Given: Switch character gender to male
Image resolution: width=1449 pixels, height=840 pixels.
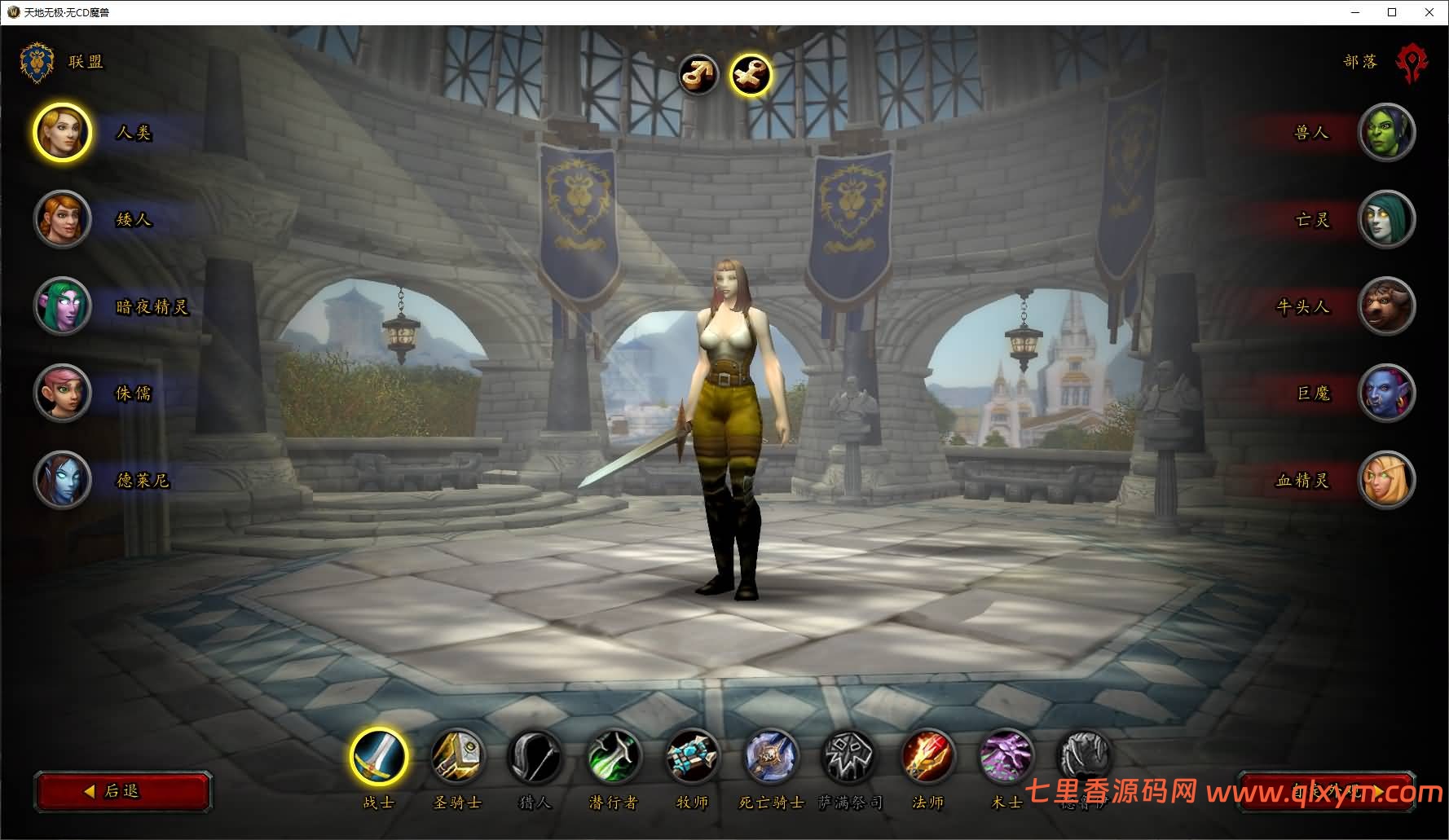Looking at the screenshot, I should coord(698,75).
